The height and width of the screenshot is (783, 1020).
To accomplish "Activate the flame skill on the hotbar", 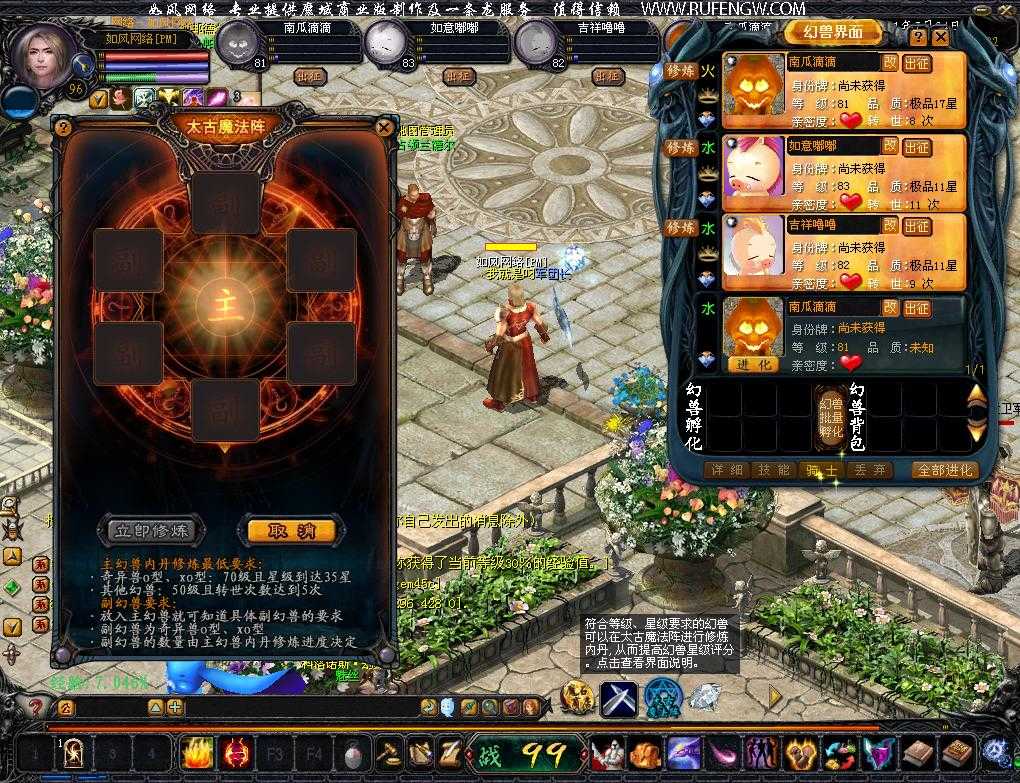I will tap(197, 752).
